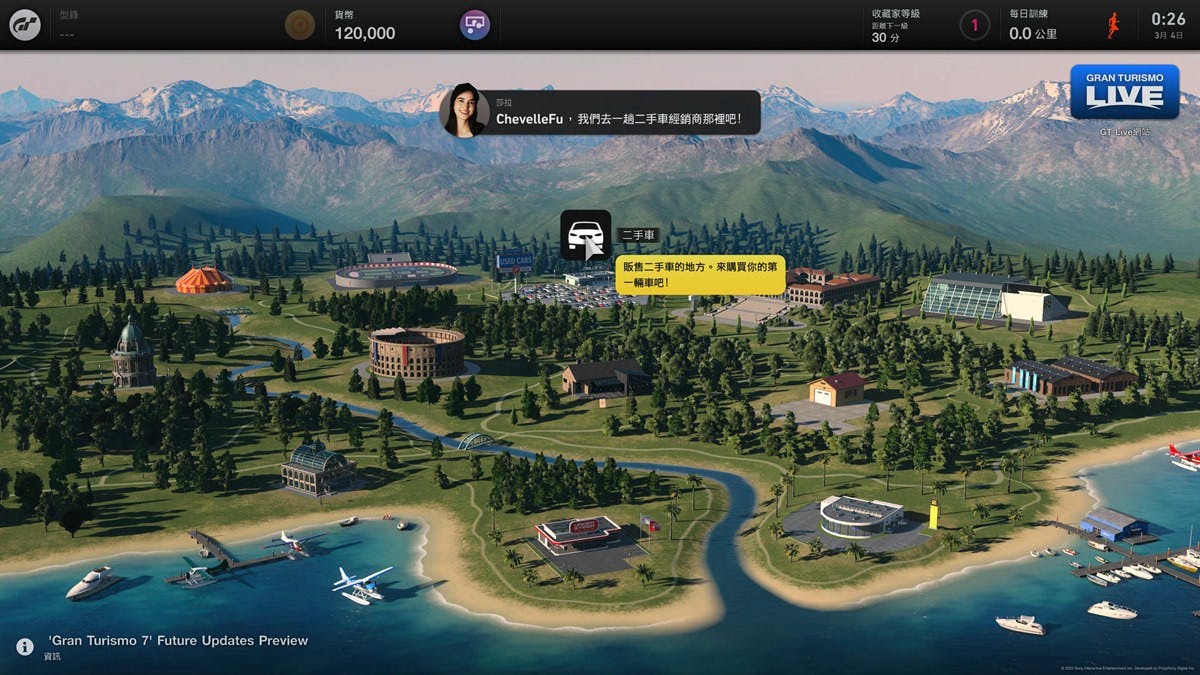The width and height of the screenshot is (1200, 675).
Task: Click the info icon beside the news
Action: coord(25,647)
